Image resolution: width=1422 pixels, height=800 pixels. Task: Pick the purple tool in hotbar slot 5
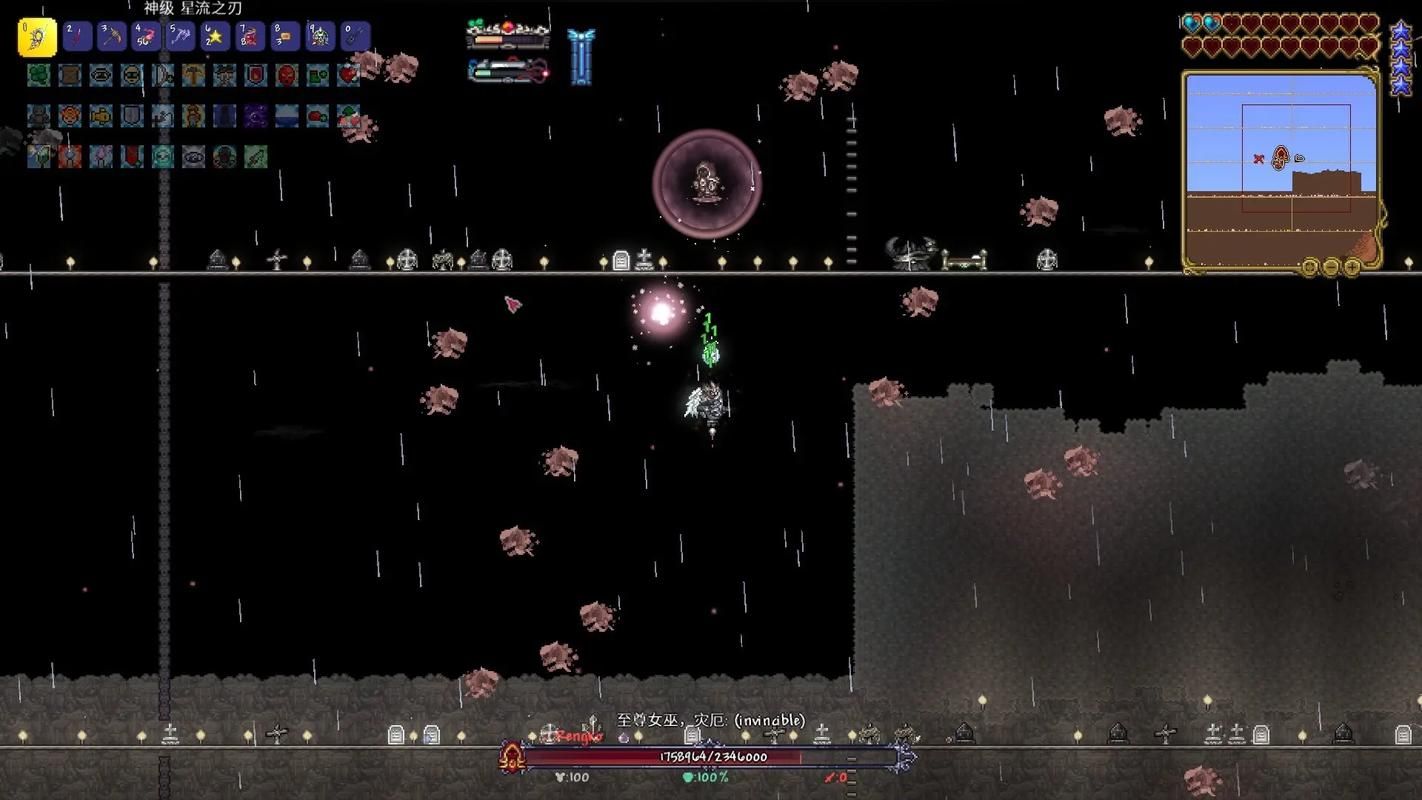(x=181, y=37)
